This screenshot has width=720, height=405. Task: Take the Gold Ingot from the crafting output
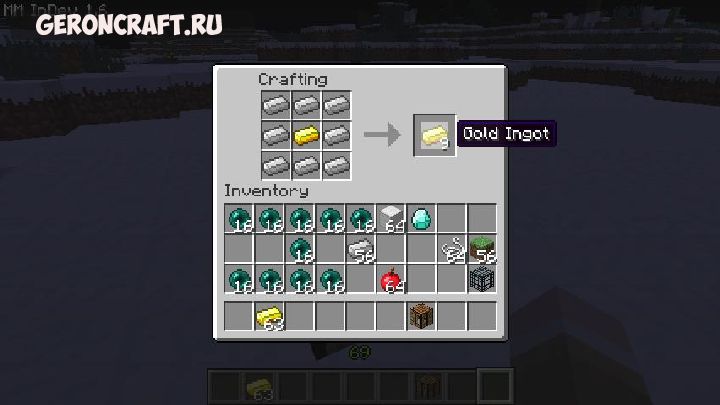434,135
